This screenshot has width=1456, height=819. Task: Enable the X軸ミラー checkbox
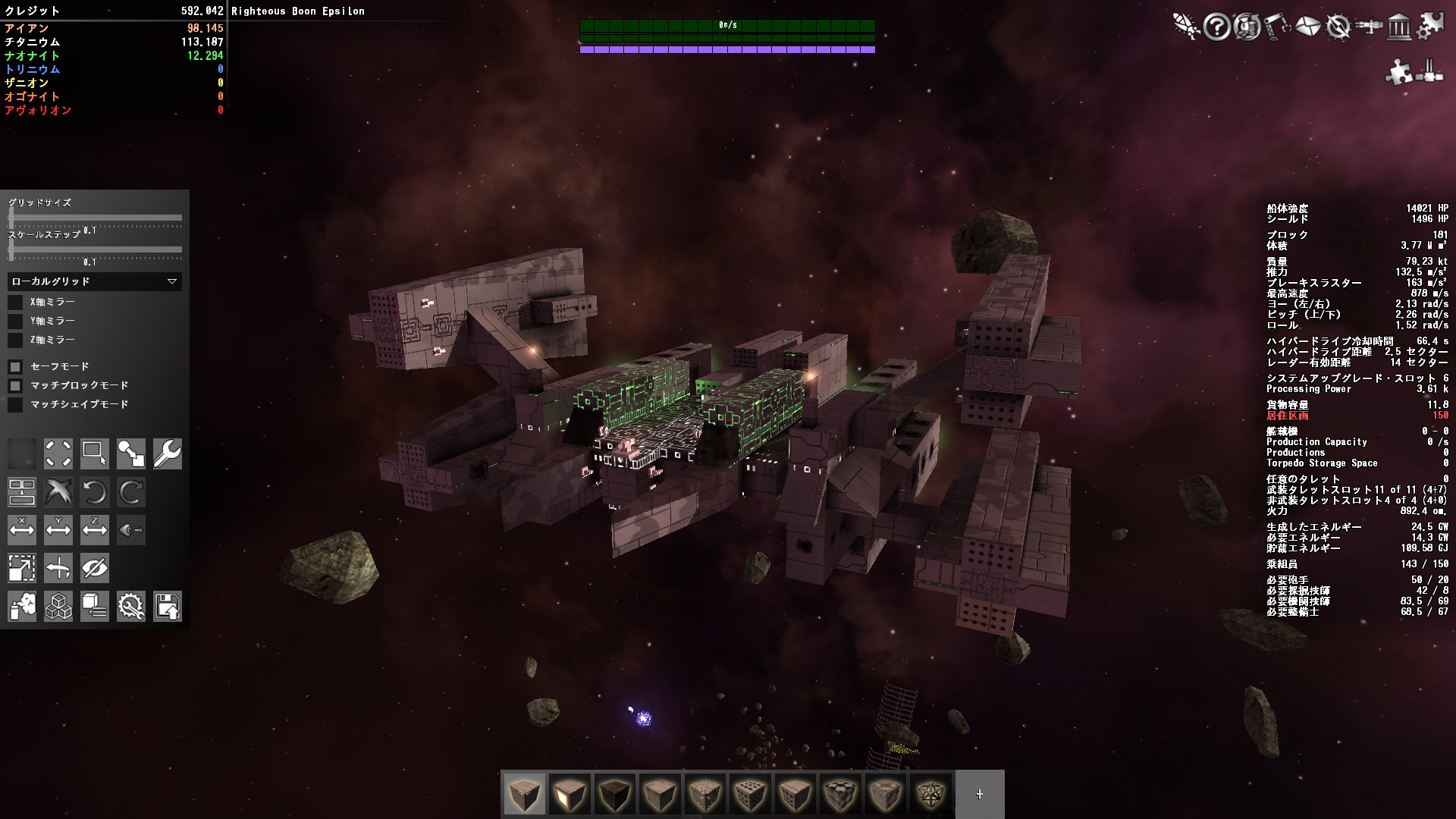click(16, 301)
